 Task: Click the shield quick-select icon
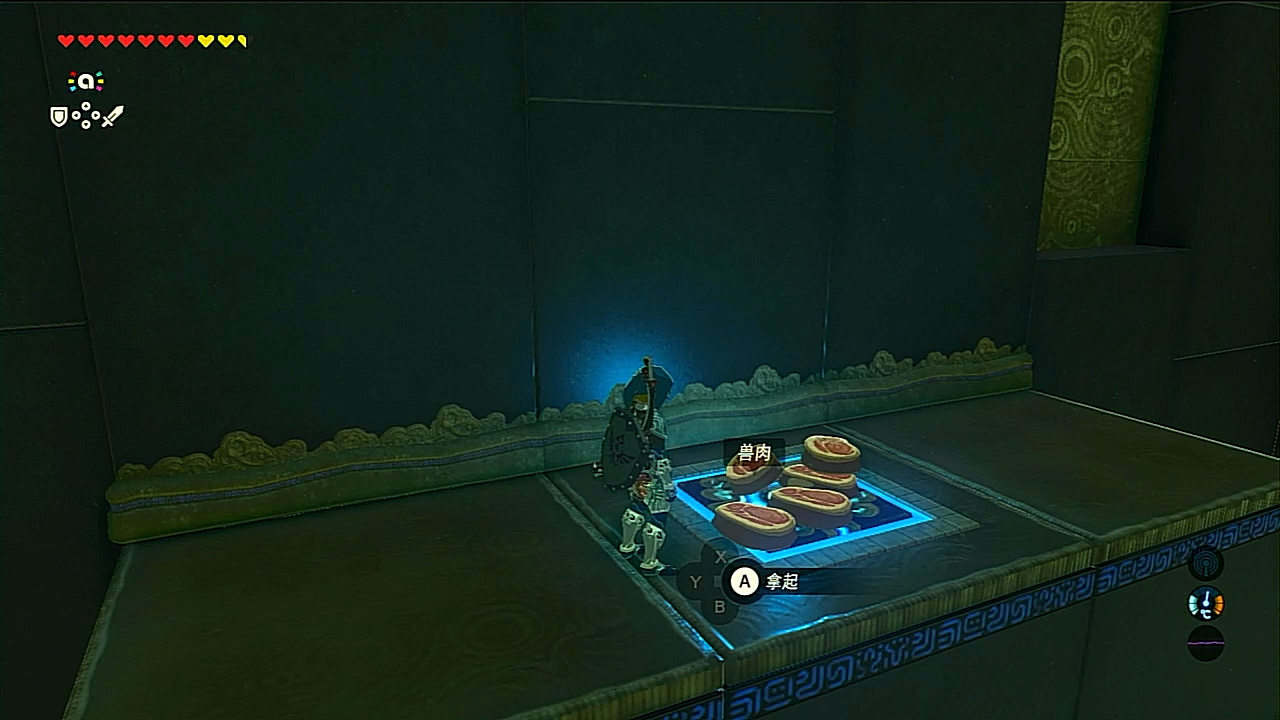click(59, 117)
